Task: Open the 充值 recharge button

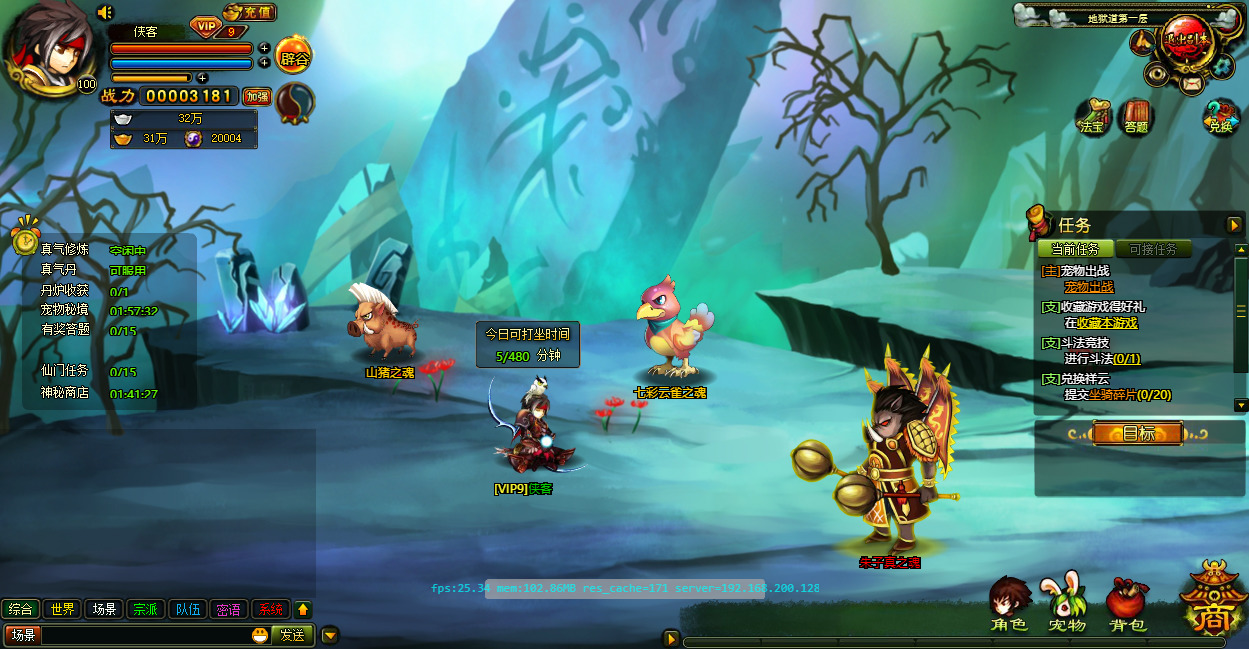Action: click(x=250, y=13)
